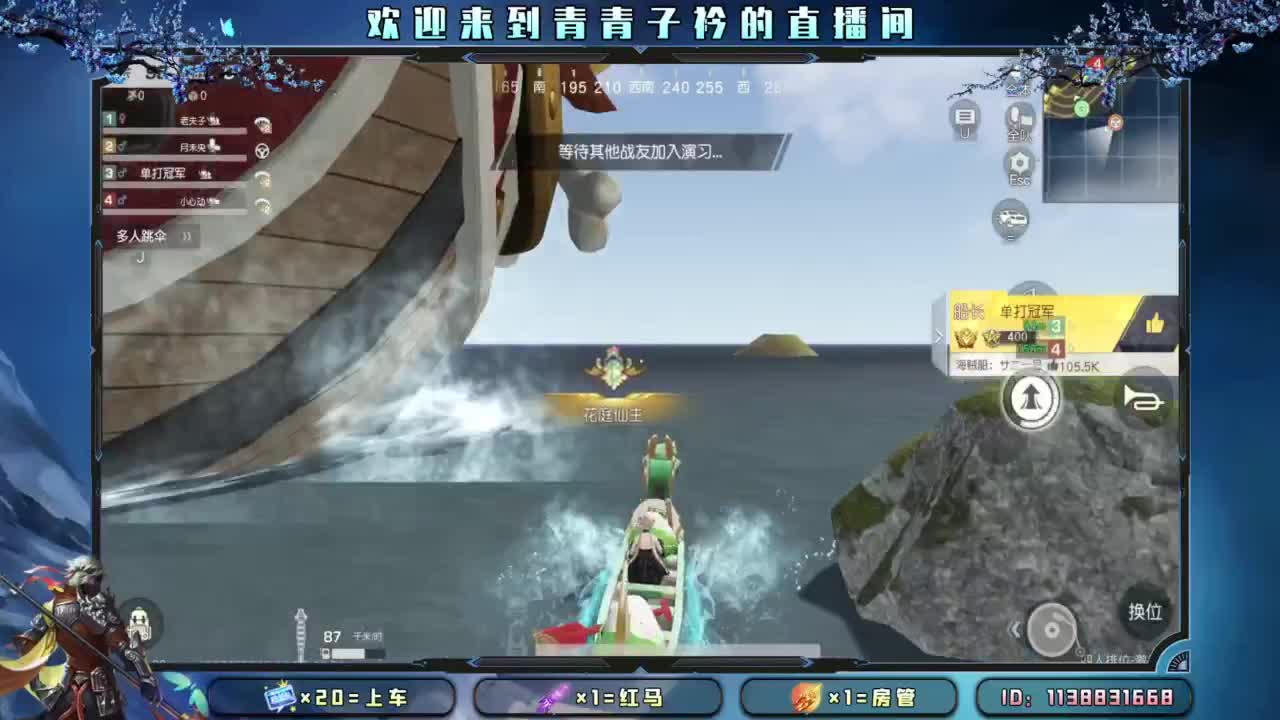This screenshot has width=1280, height=720.
Task: Open chat with the U message icon
Action: (965, 118)
